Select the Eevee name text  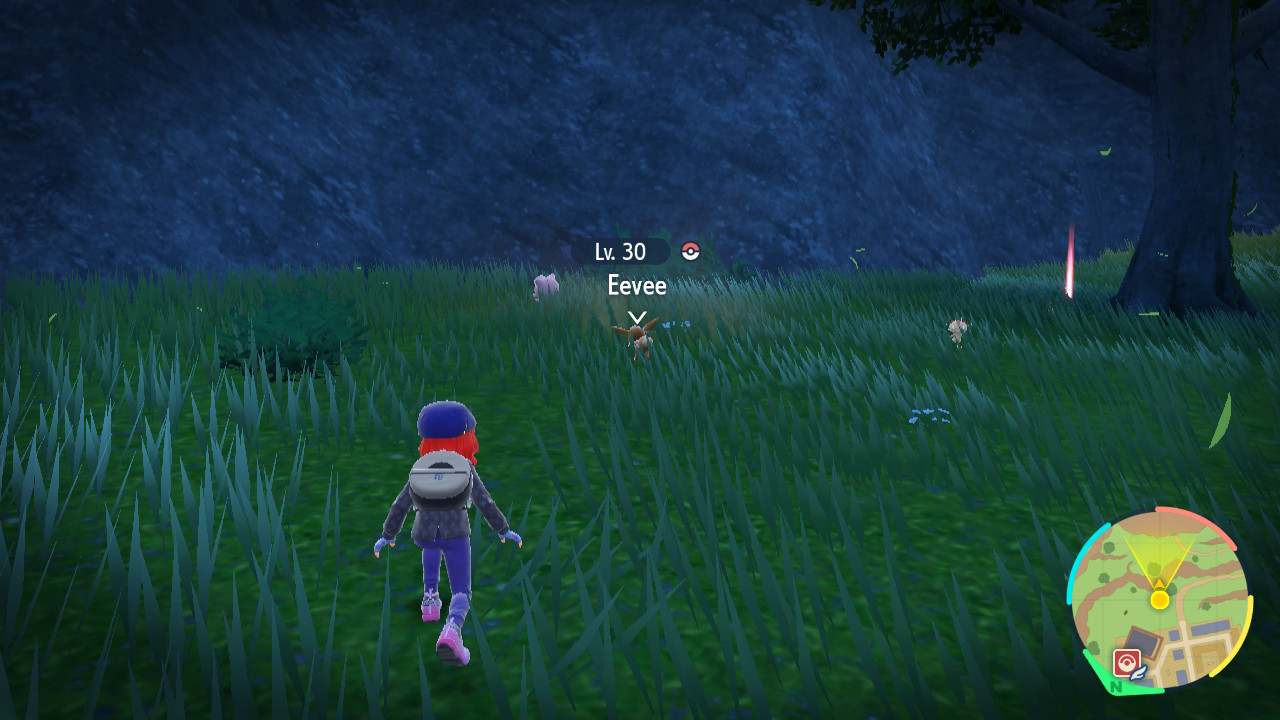point(636,286)
